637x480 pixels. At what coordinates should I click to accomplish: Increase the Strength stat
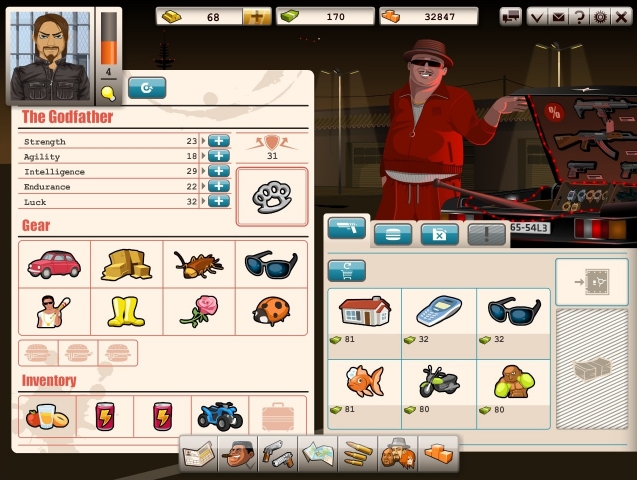click(x=219, y=141)
